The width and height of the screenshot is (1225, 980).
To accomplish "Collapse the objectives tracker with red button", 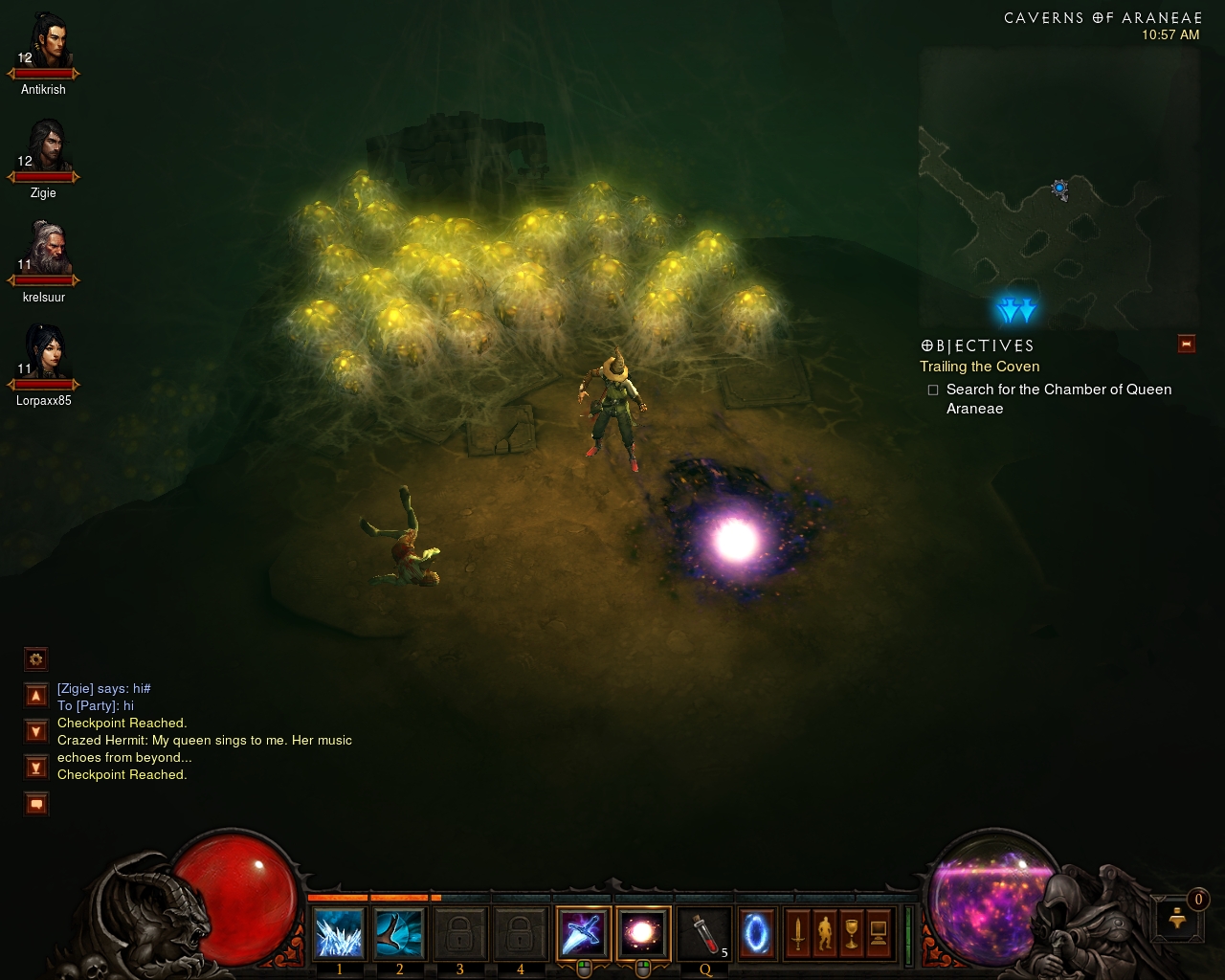I will point(1187,345).
